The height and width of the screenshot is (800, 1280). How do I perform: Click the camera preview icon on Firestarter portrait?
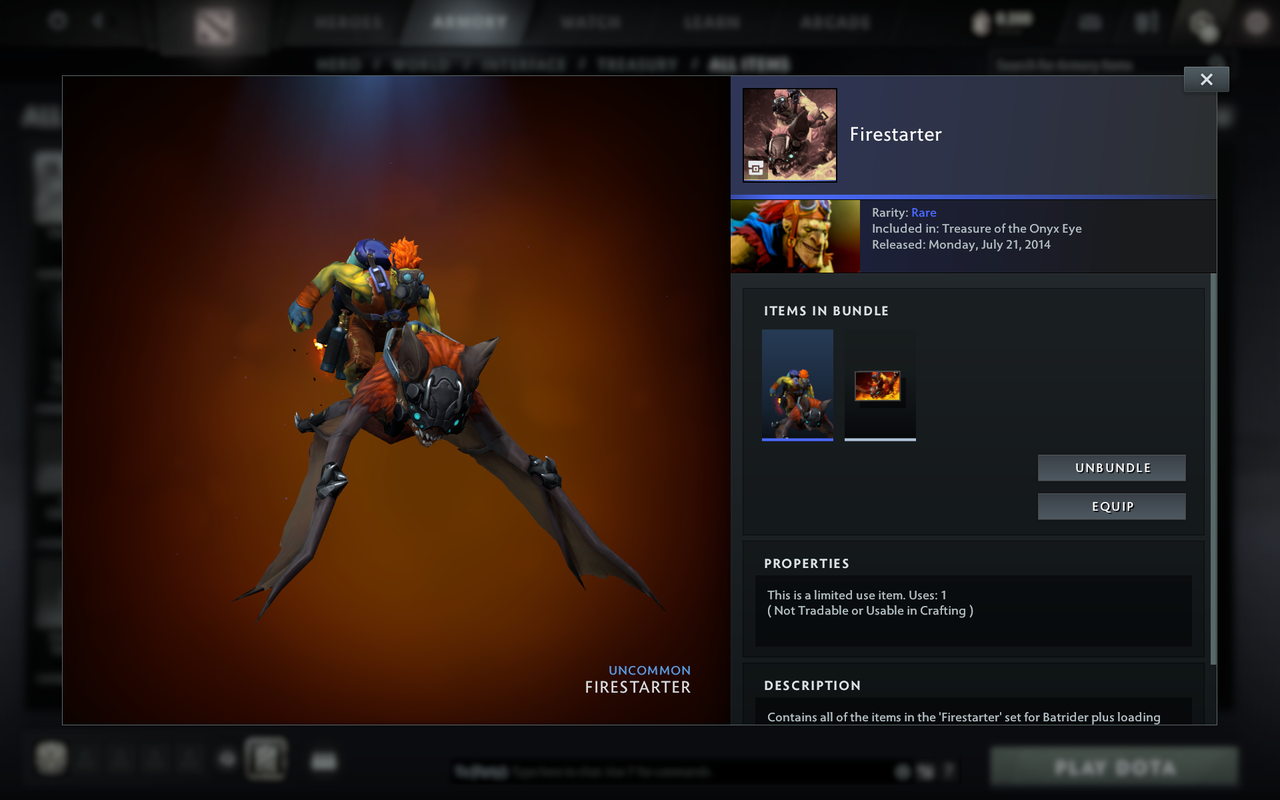755,170
